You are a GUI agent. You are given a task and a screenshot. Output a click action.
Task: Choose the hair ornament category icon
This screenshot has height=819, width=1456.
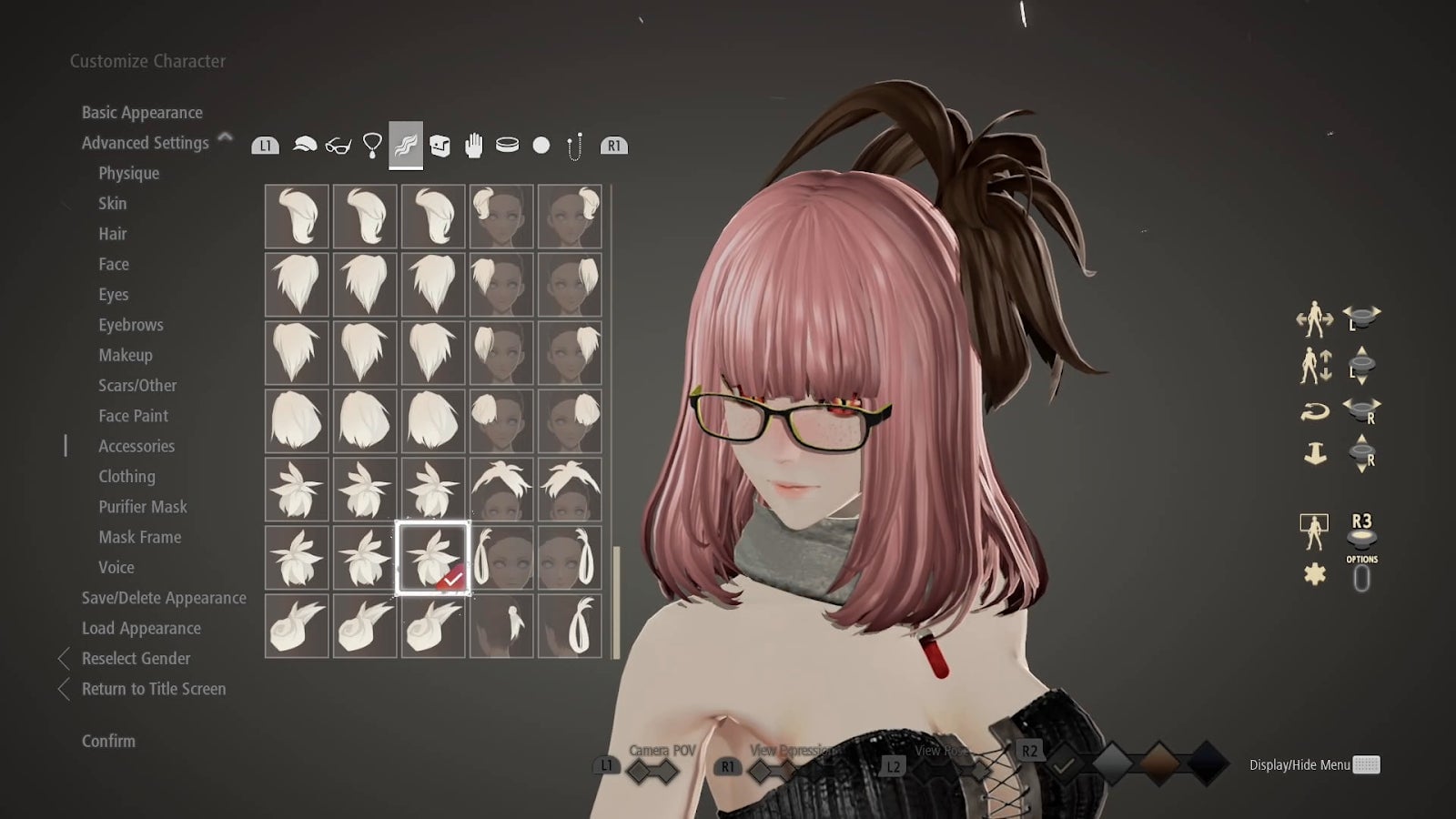pyautogui.click(x=408, y=143)
